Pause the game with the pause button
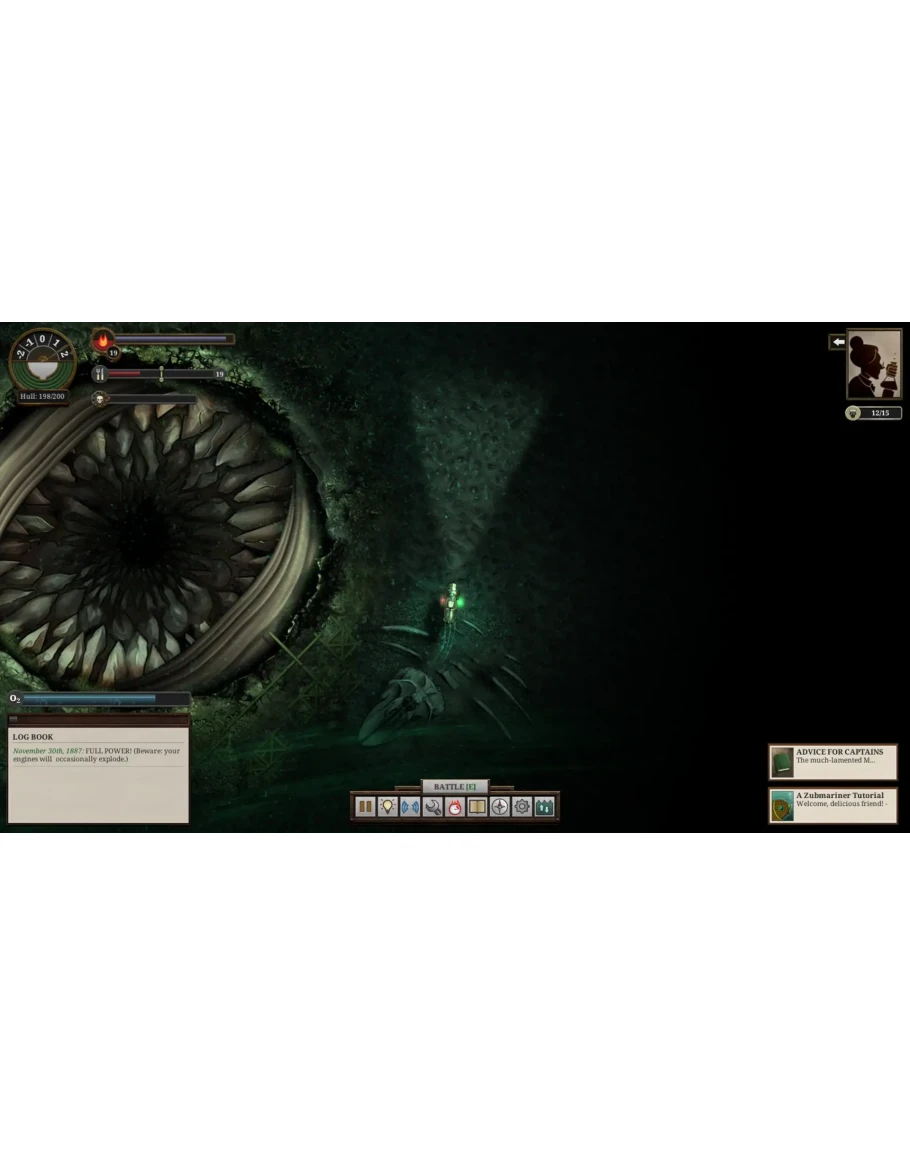Viewport: 910px width, 1155px height. coord(365,806)
